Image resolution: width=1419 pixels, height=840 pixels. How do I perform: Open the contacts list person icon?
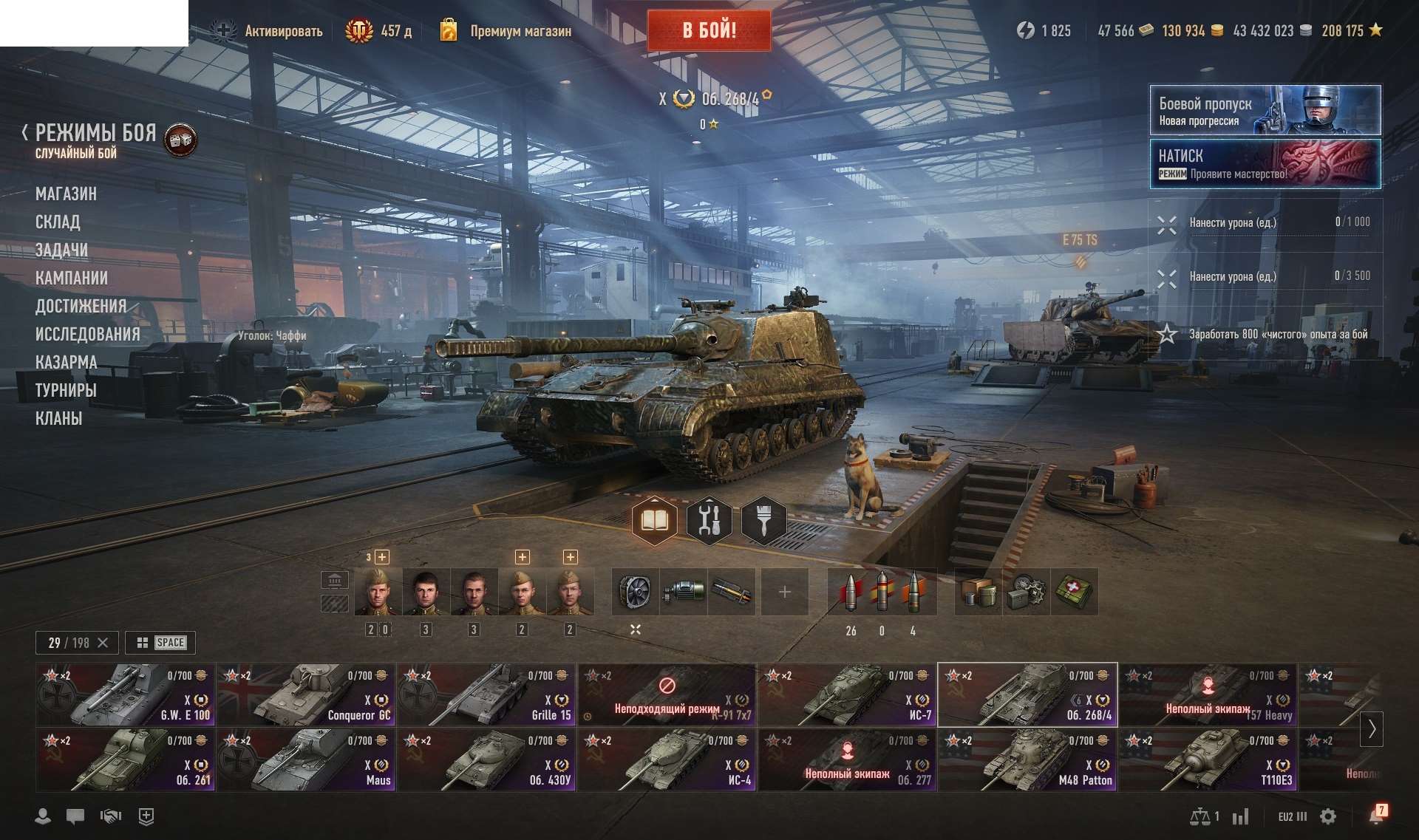tap(42, 816)
